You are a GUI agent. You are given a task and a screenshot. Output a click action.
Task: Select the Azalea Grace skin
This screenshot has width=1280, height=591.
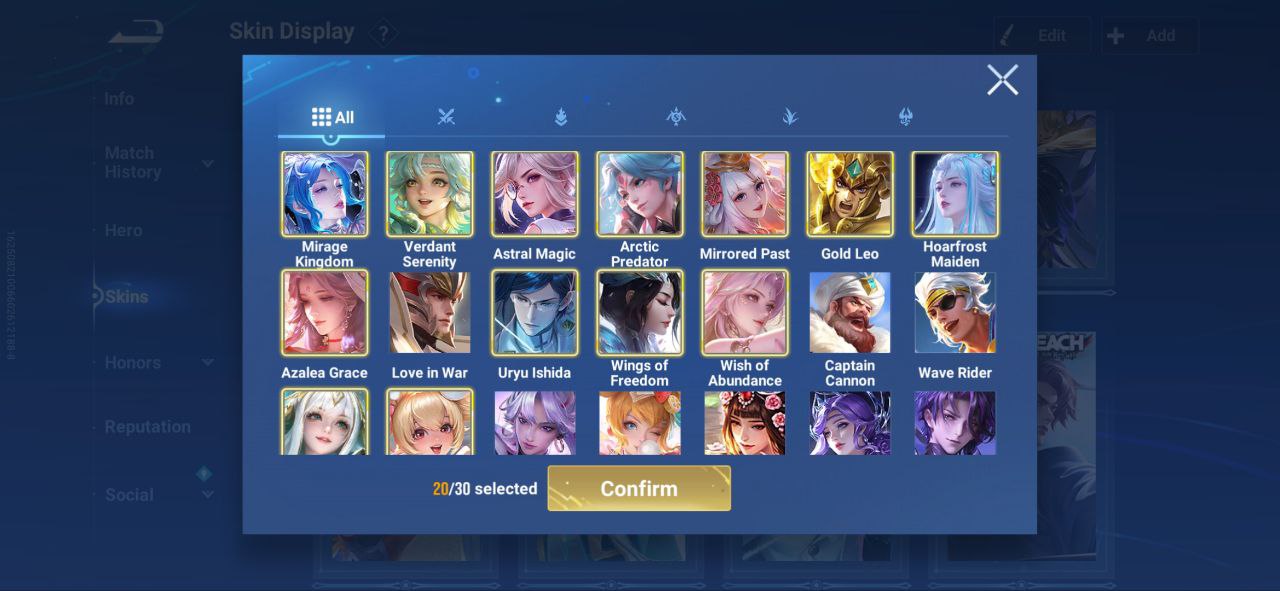click(325, 312)
